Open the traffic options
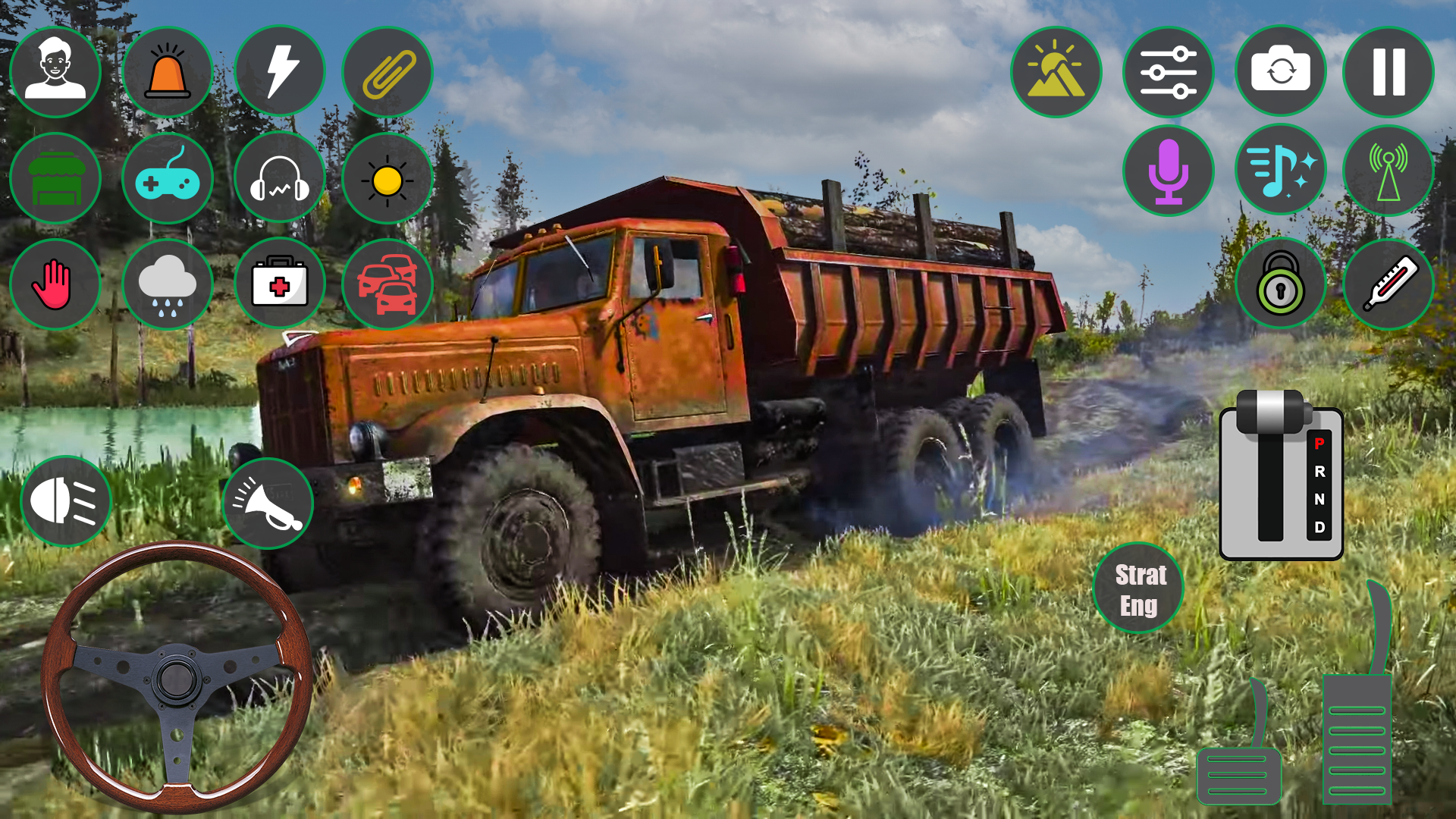The image size is (1456, 819). (388, 283)
